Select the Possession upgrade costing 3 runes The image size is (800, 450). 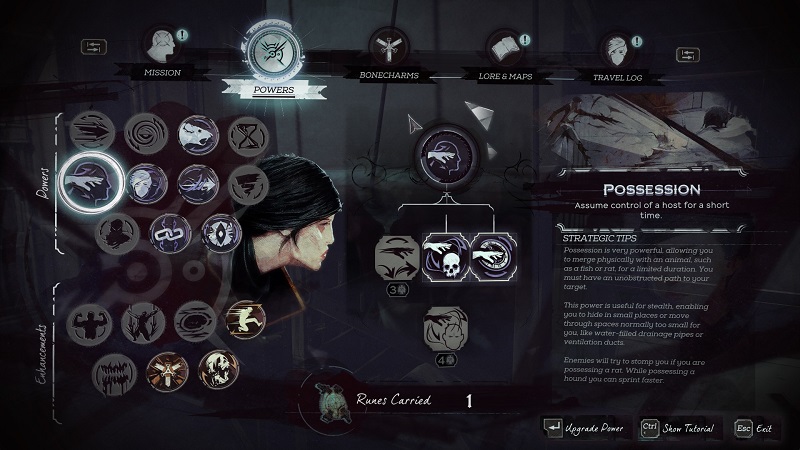coord(395,257)
